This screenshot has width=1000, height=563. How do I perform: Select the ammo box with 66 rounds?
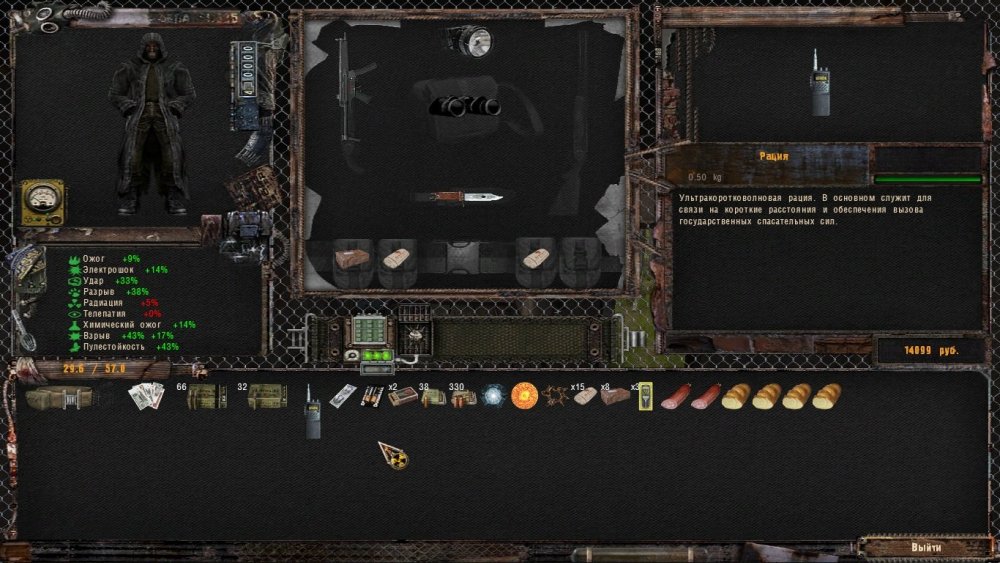pos(206,397)
